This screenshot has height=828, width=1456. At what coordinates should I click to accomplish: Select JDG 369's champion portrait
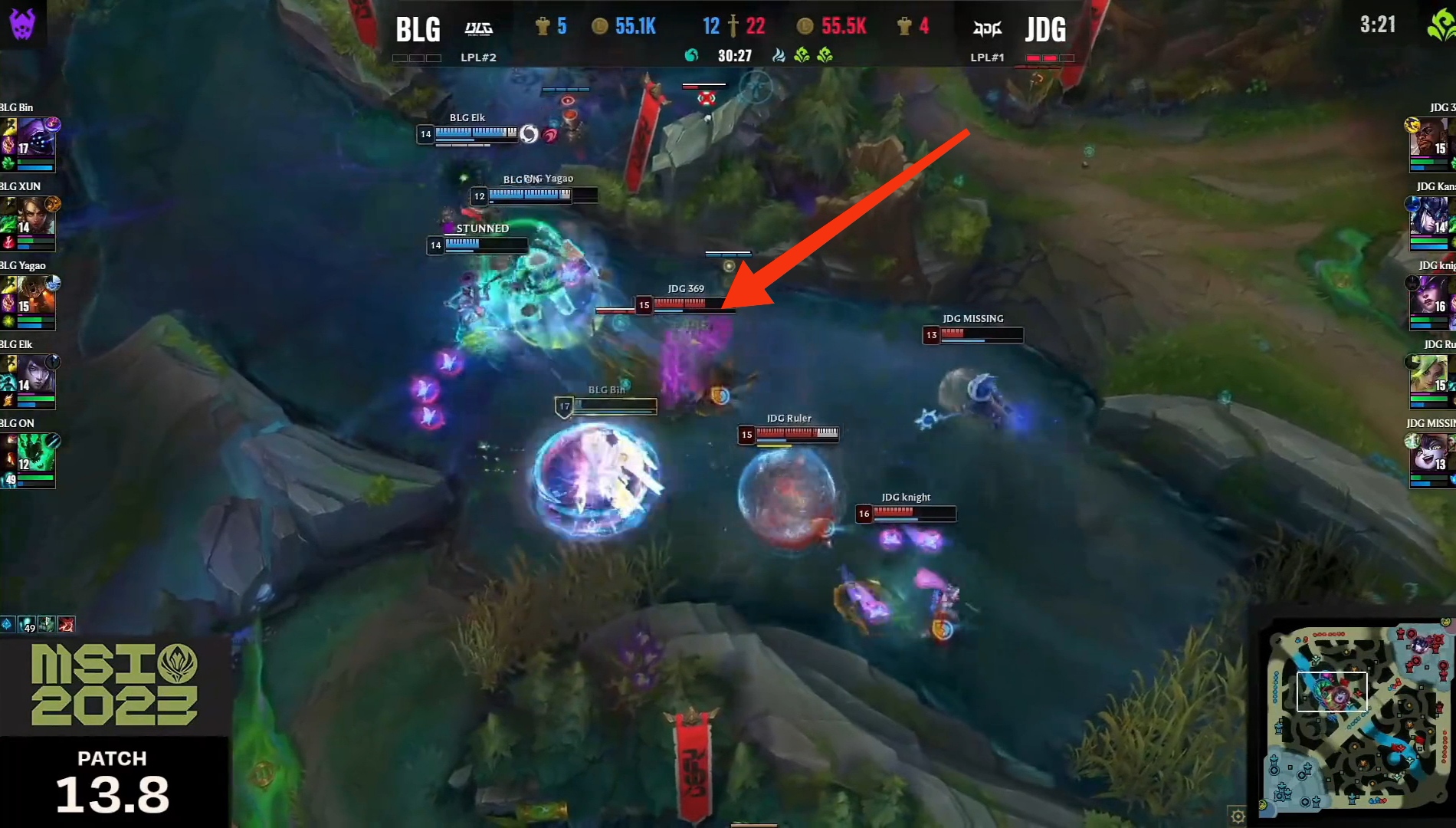pyautogui.click(x=1430, y=137)
